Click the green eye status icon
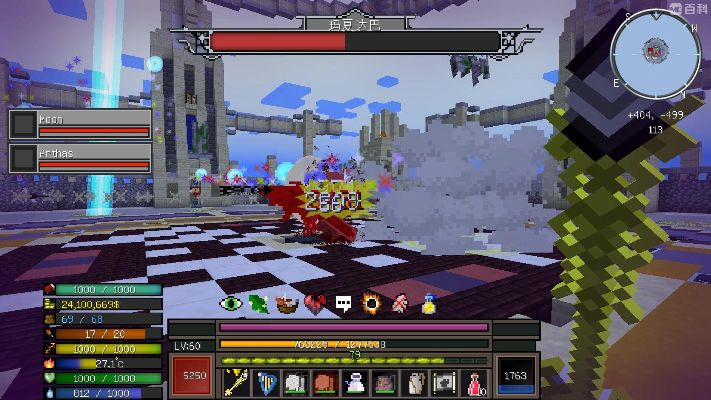Image resolution: width=711 pixels, height=400 pixels. tap(231, 303)
